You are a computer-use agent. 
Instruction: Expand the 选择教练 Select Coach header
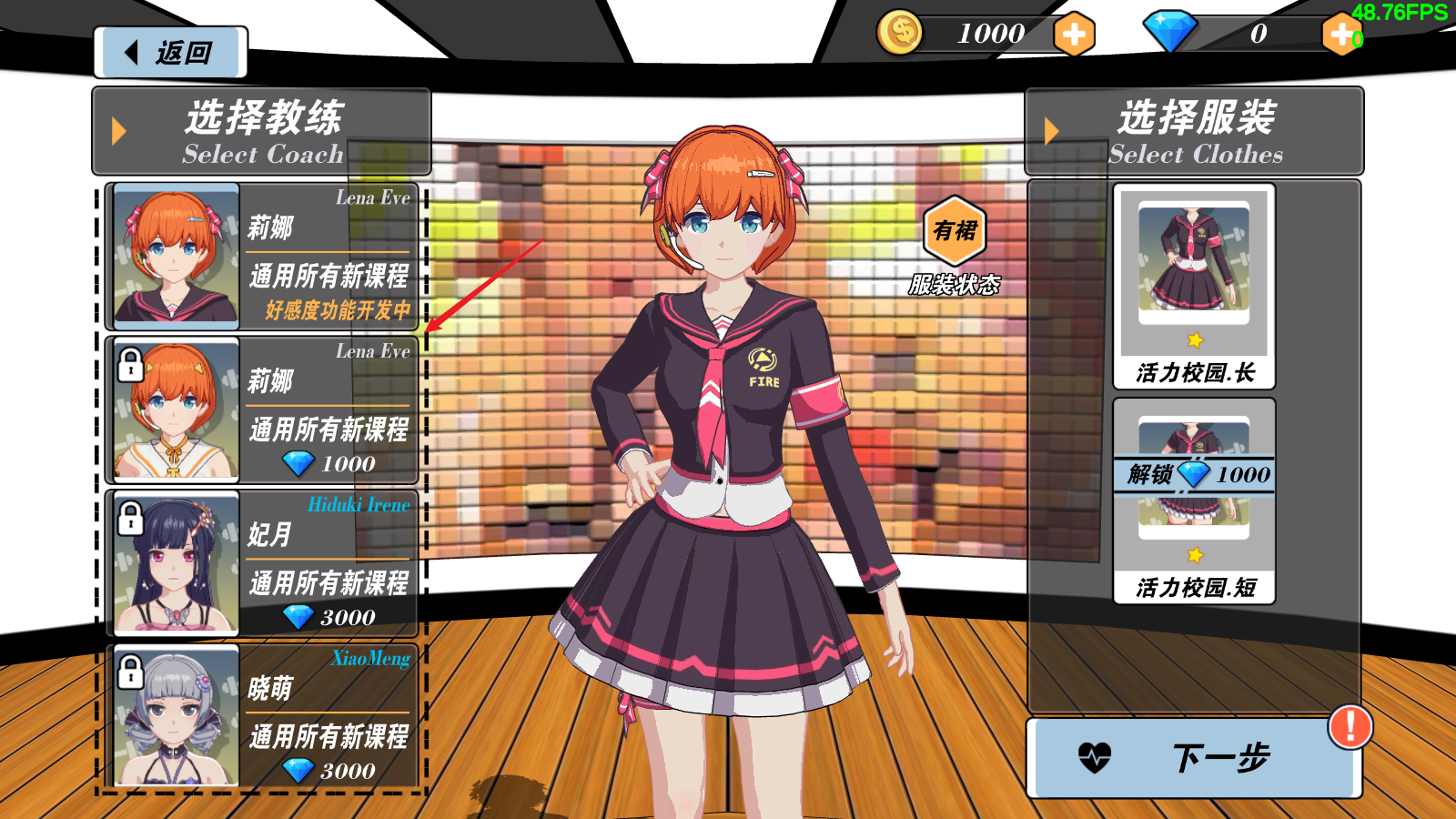point(261,132)
